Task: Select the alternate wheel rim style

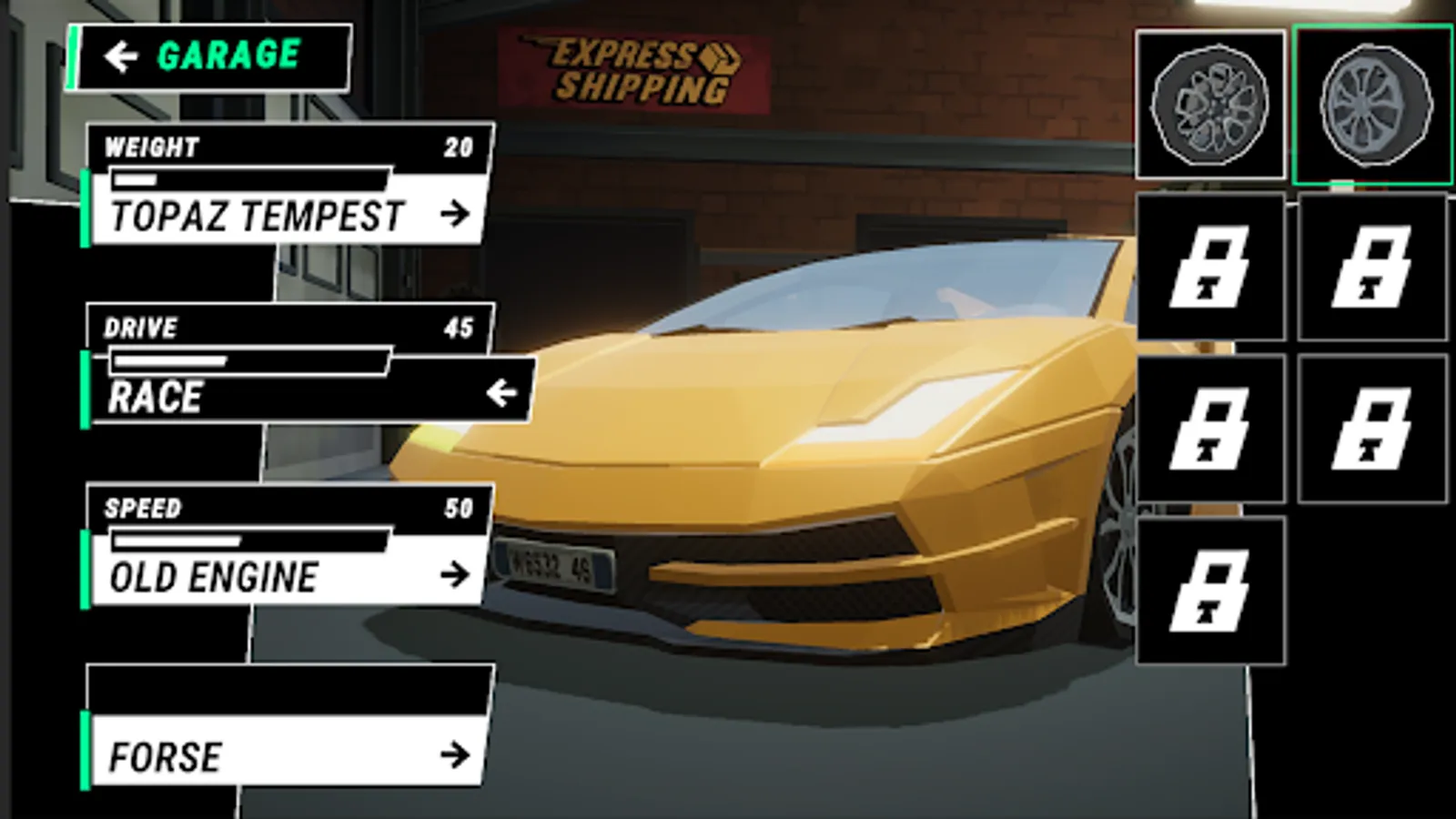Action: point(1210,105)
